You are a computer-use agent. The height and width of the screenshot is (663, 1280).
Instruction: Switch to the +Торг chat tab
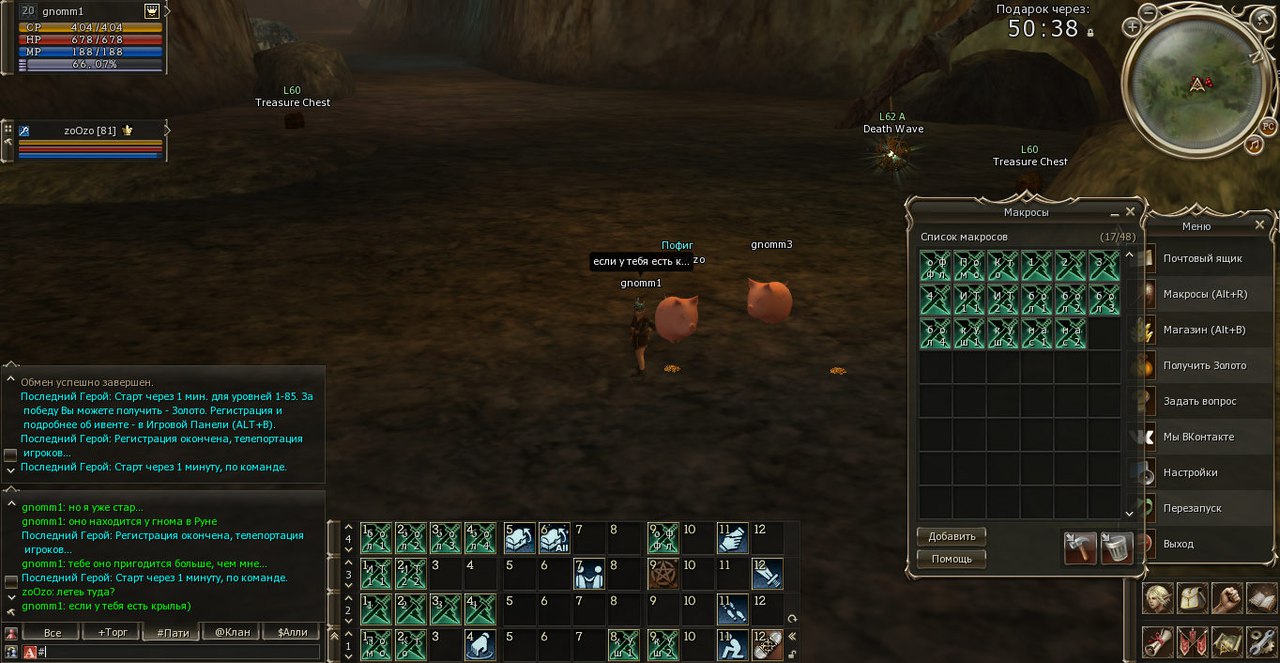[x=112, y=632]
